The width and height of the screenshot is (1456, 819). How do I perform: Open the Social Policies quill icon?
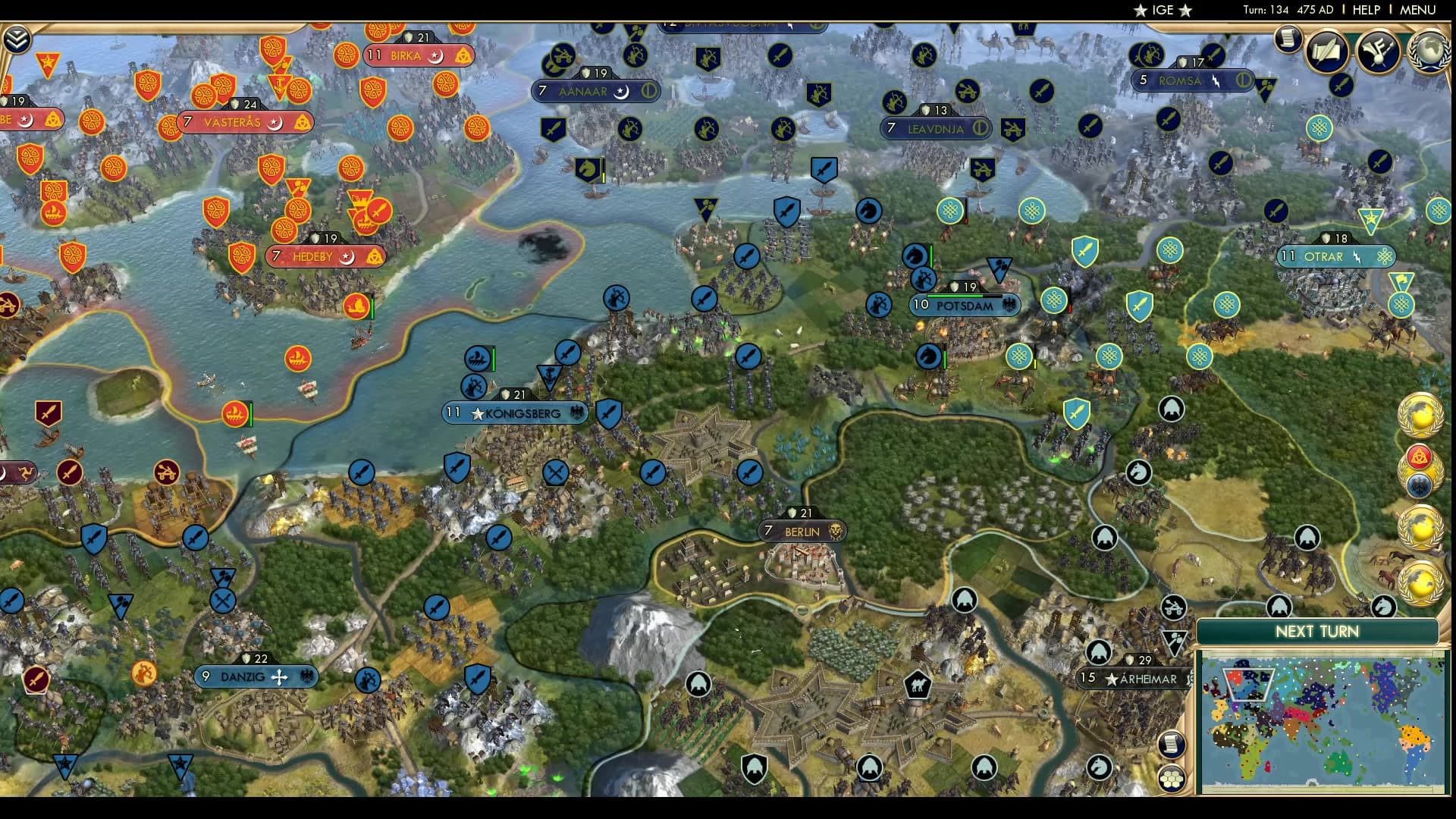coord(1326,53)
